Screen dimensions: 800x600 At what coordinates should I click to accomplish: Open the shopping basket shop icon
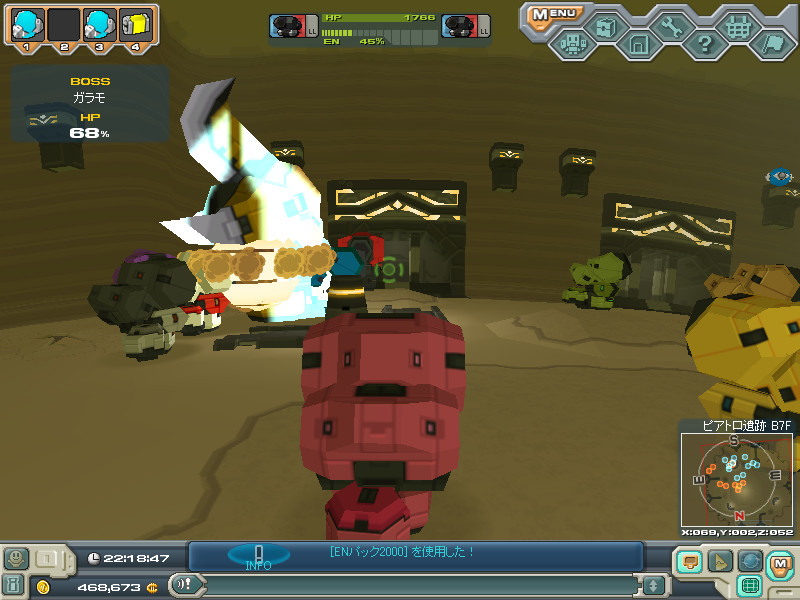pyautogui.click(x=739, y=27)
